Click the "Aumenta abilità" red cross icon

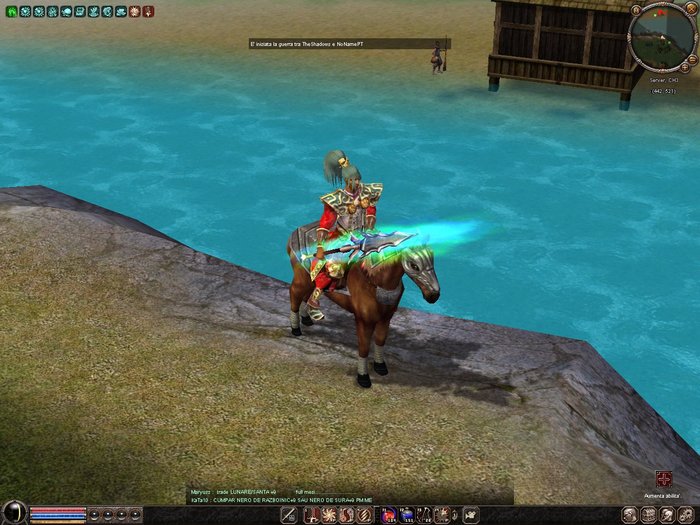point(663,479)
